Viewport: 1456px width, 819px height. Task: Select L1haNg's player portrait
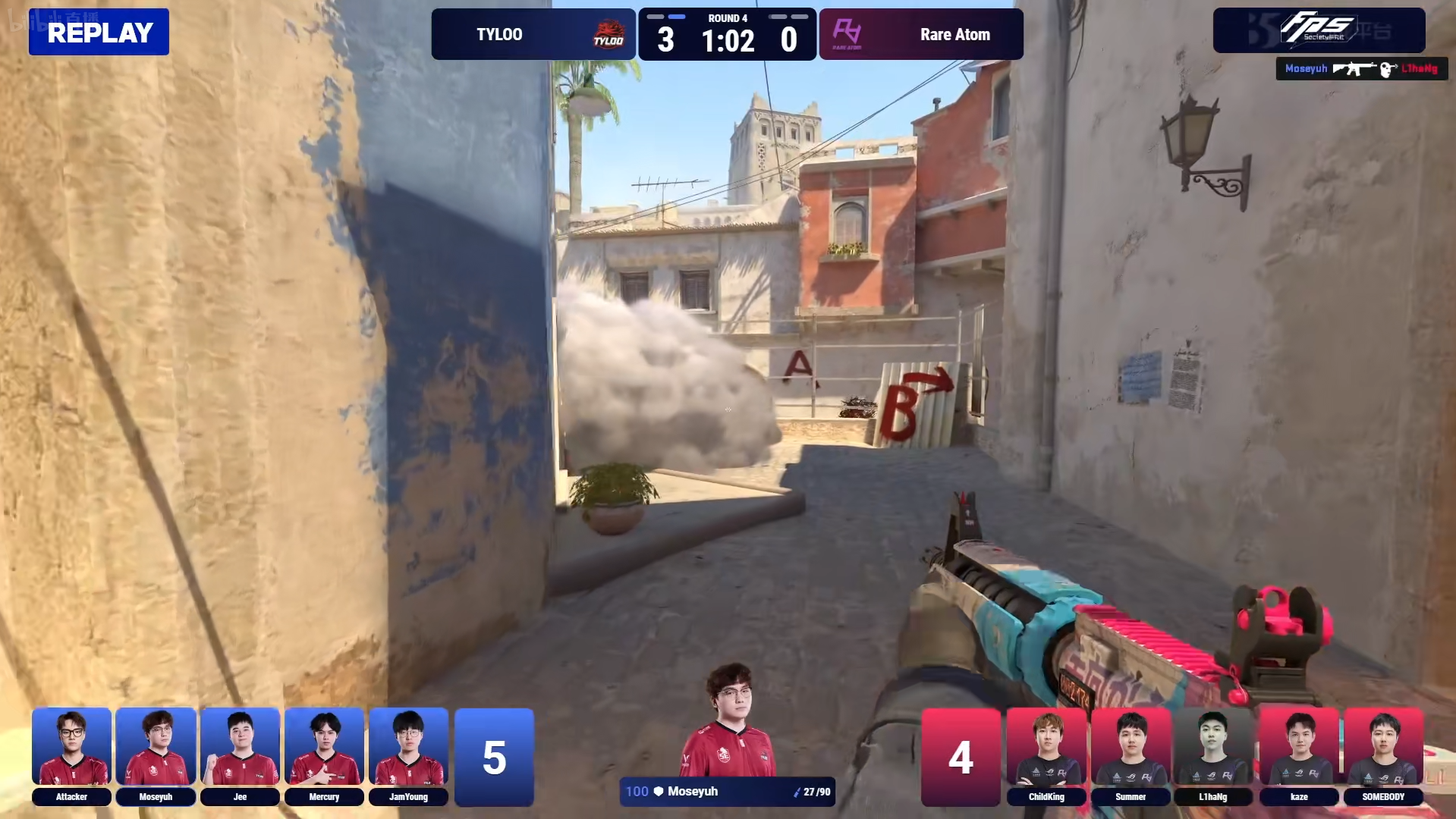[1213, 755]
